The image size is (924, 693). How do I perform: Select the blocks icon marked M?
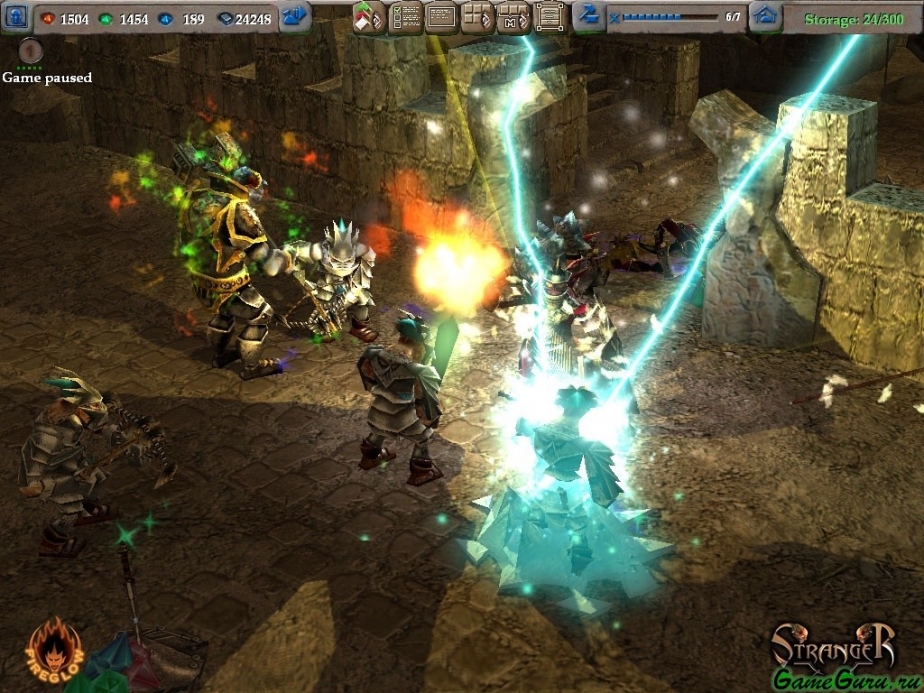tap(513, 17)
